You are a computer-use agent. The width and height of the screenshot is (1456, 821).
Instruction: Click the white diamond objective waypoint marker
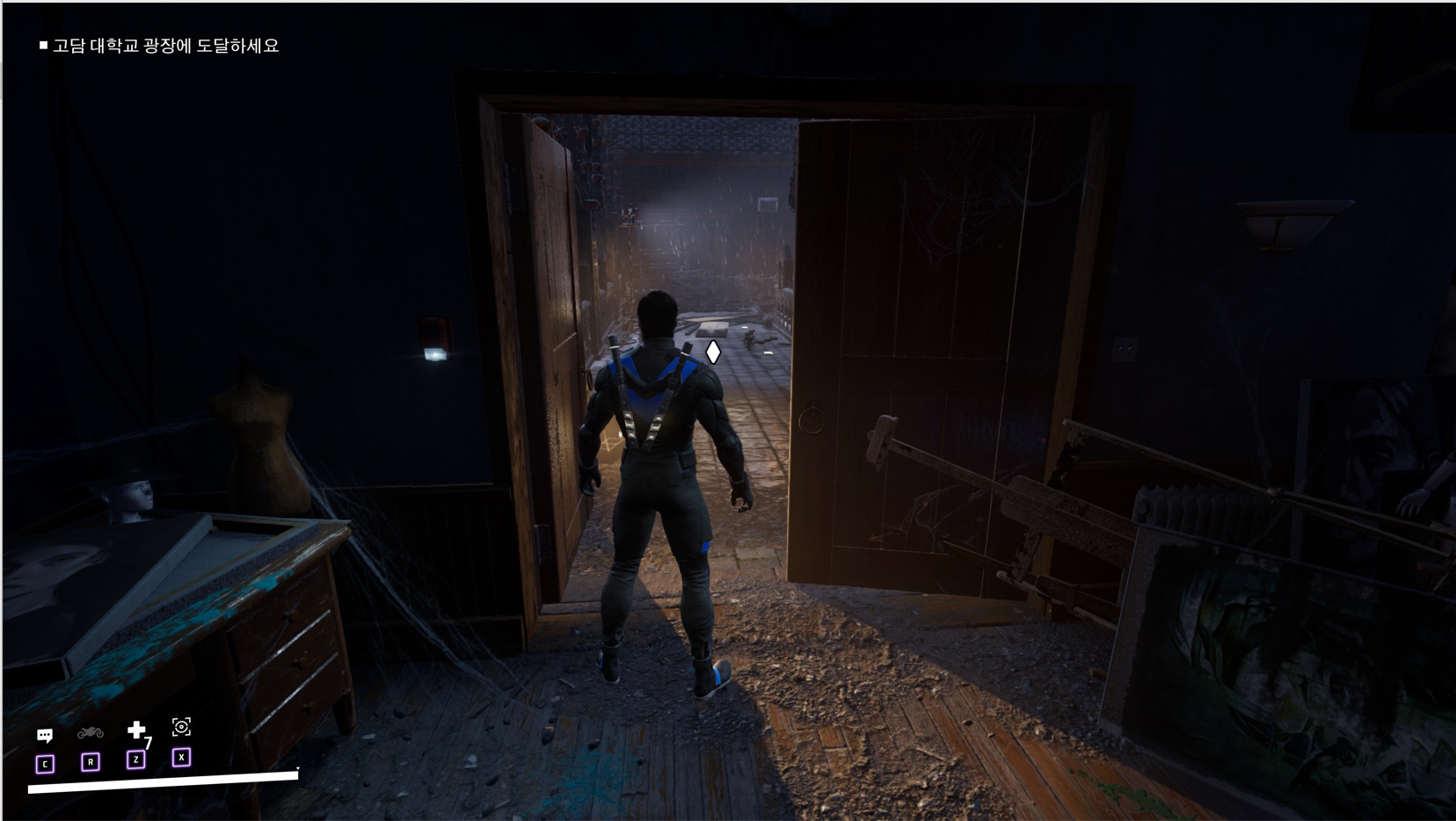pyautogui.click(x=713, y=352)
